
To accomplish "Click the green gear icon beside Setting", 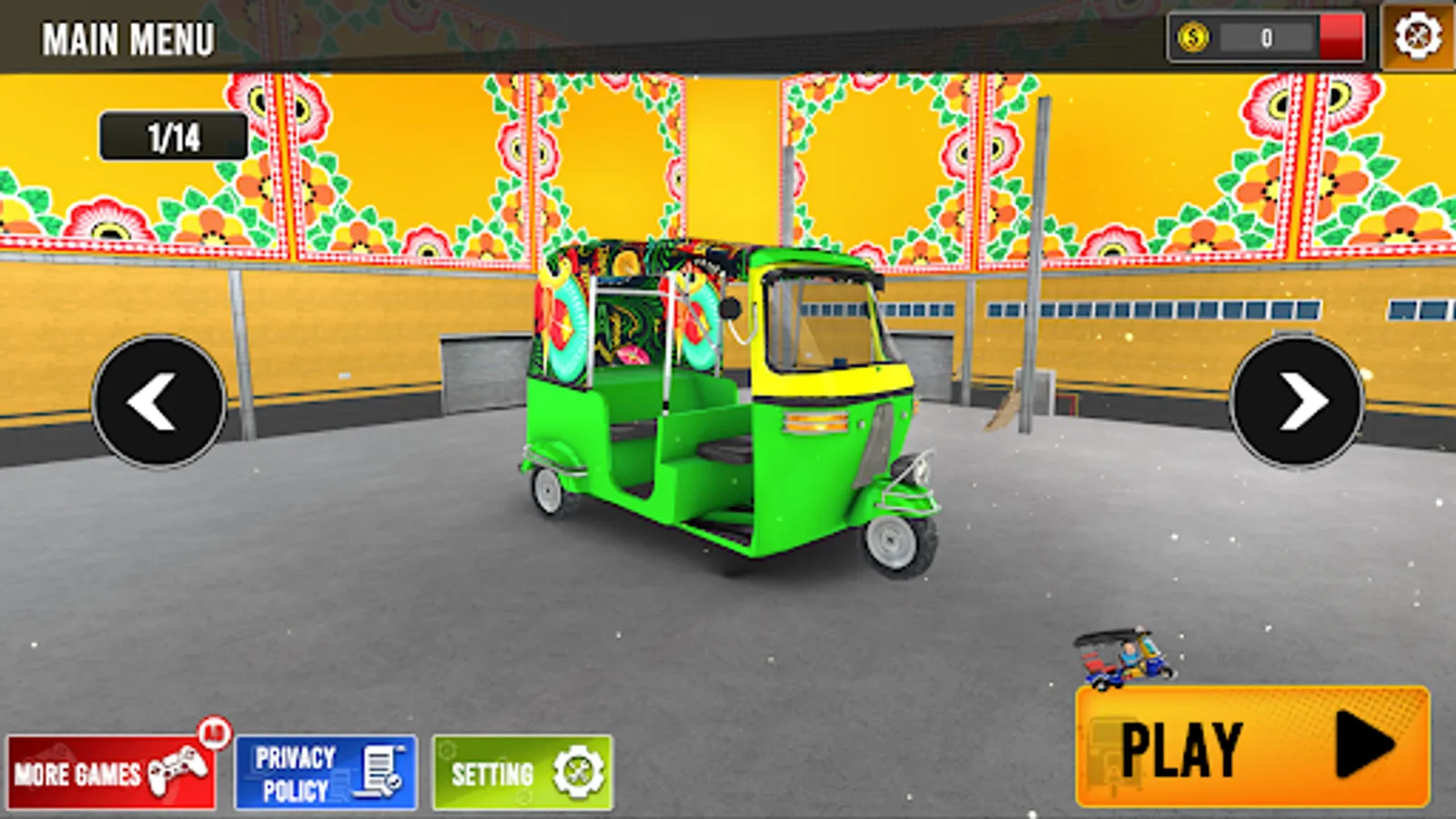I will [576, 769].
